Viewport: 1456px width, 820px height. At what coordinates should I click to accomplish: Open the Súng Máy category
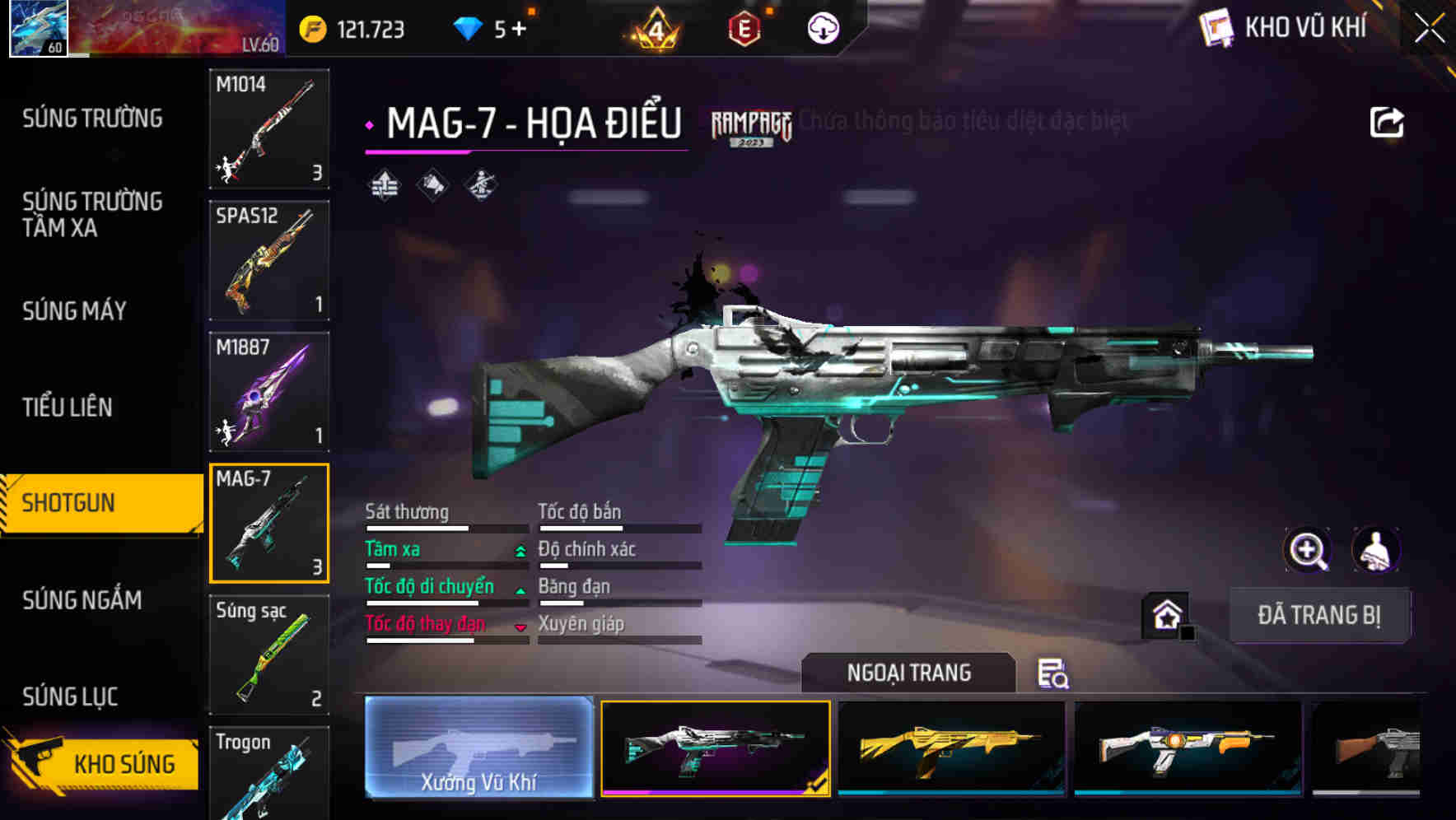pyautogui.click(x=74, y=310)
